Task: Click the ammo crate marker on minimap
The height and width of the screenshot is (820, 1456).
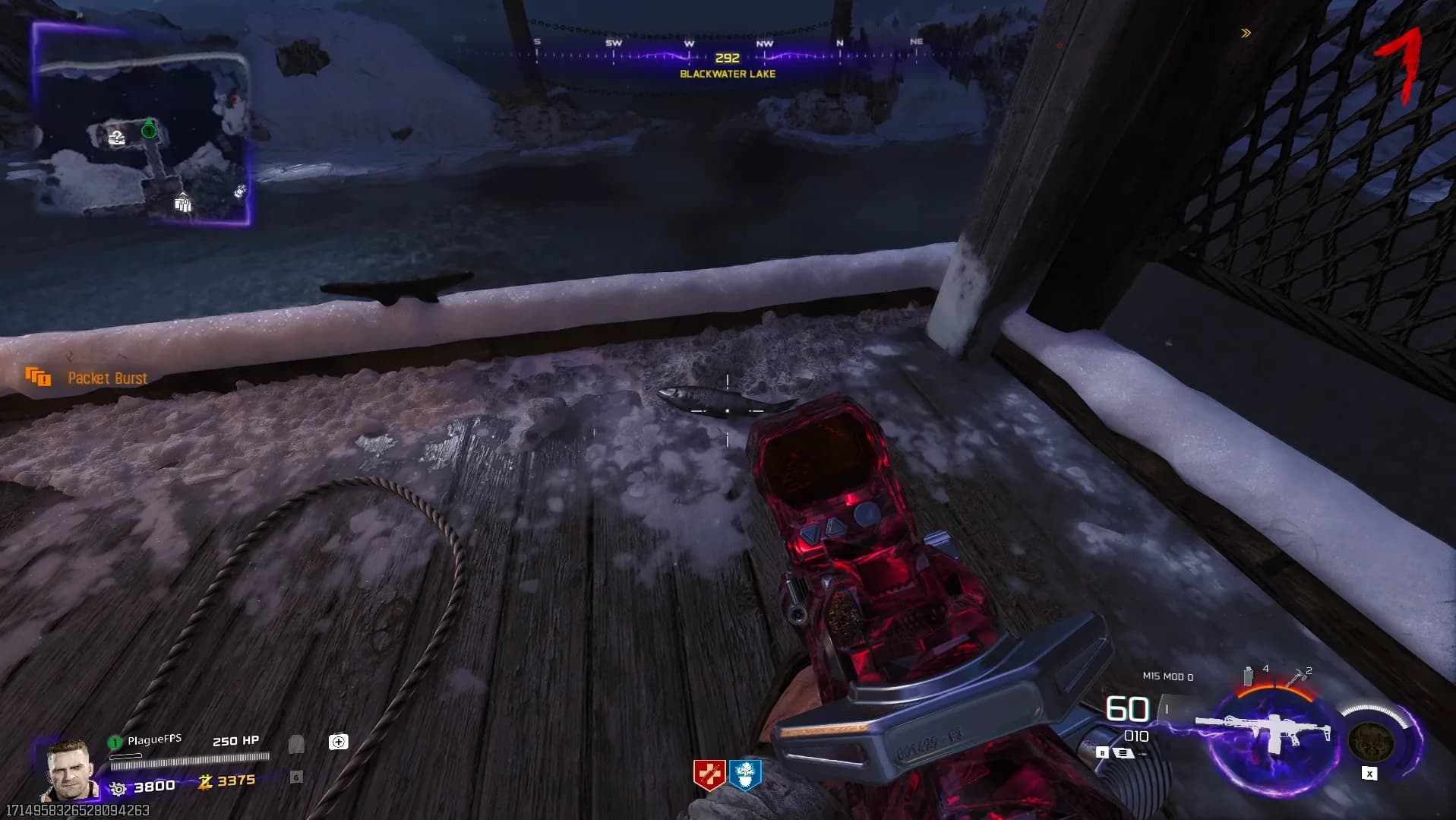Action: click(183, 204)
